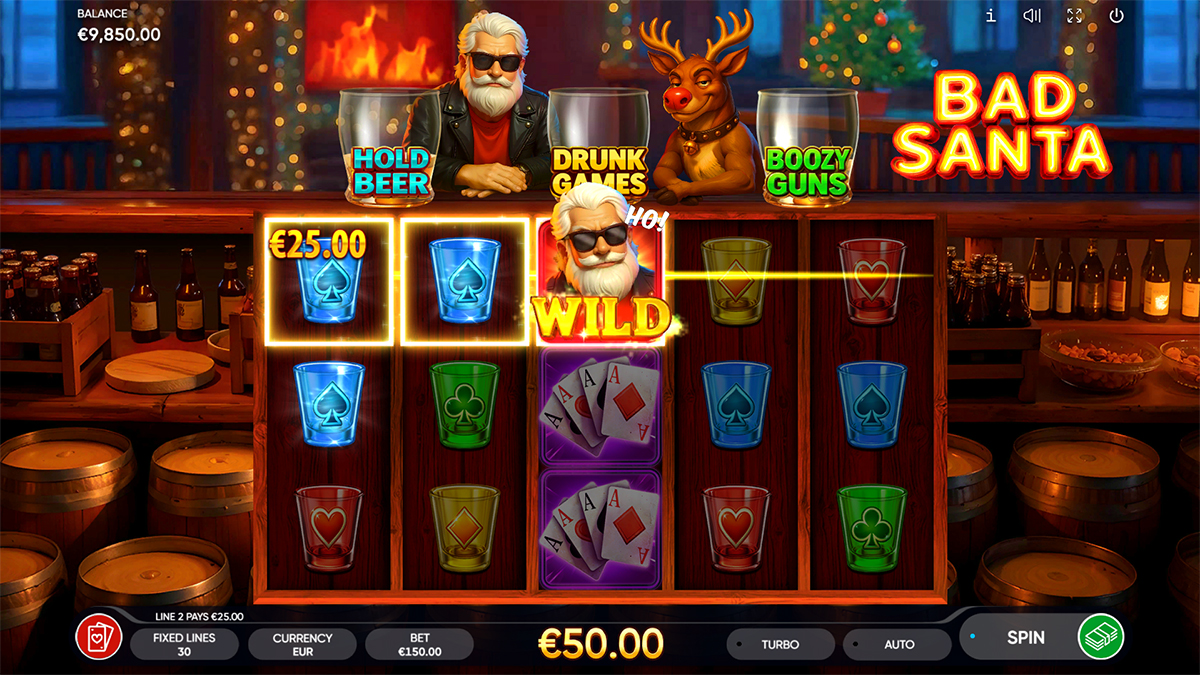Open the red playing cards button
This screenshot has width=1200, height=675.
pos(99,638)
